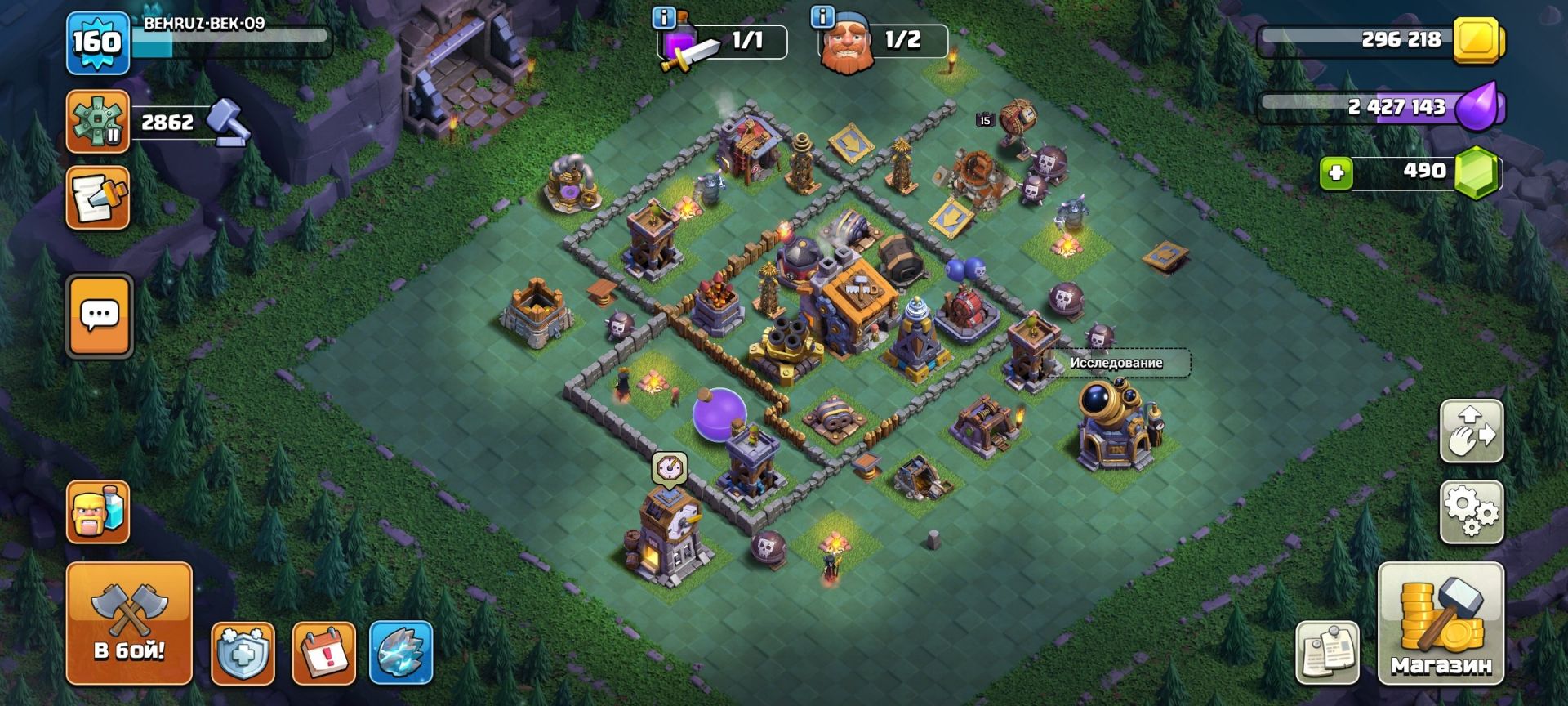Image resolution: width=1568 pixels, height=706 pixels.
Task: Open the shield with plus icons button
Action: pos(243,653)
